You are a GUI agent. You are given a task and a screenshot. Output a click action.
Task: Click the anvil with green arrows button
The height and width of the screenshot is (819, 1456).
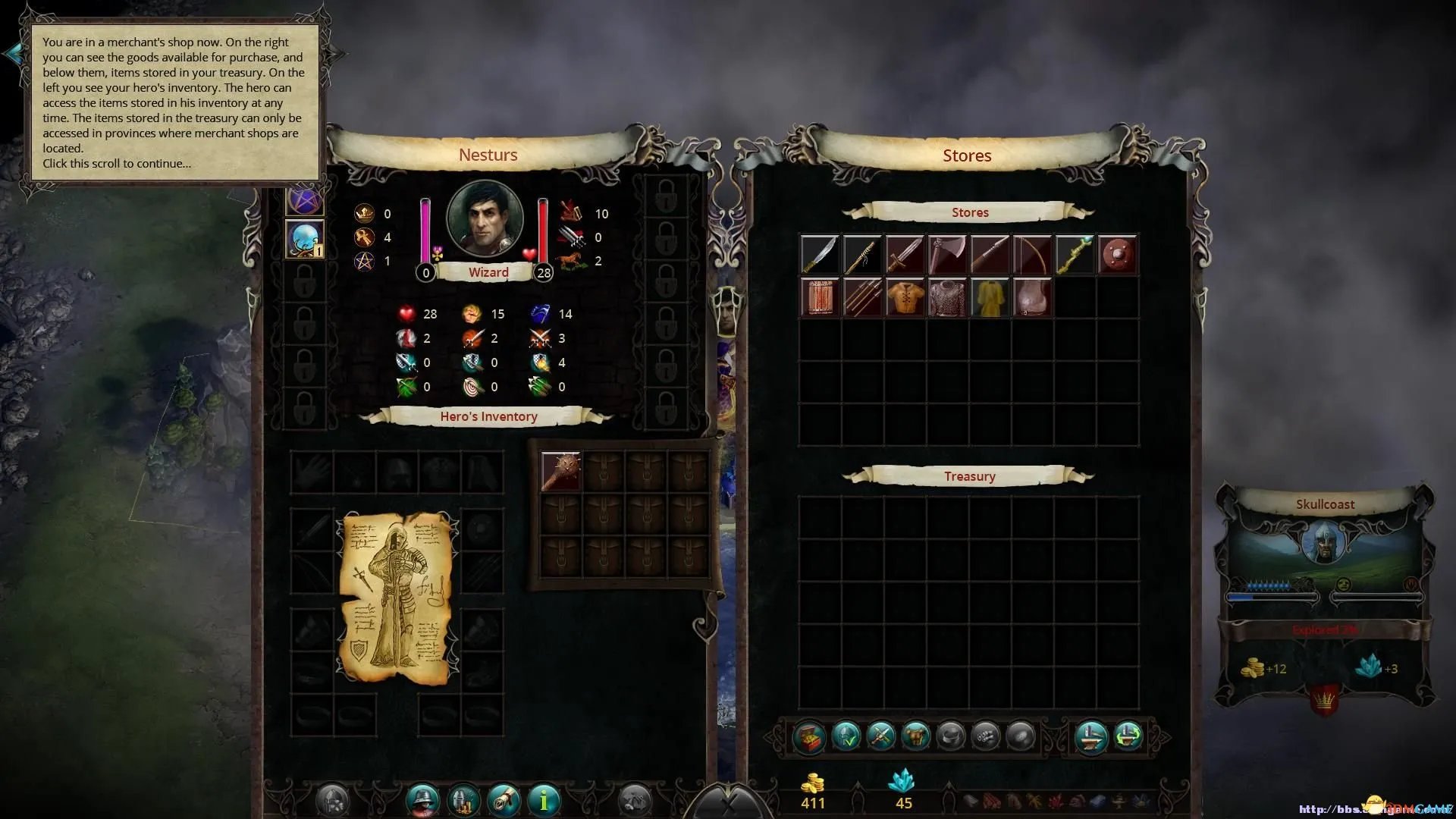[x=1128, y=736]
